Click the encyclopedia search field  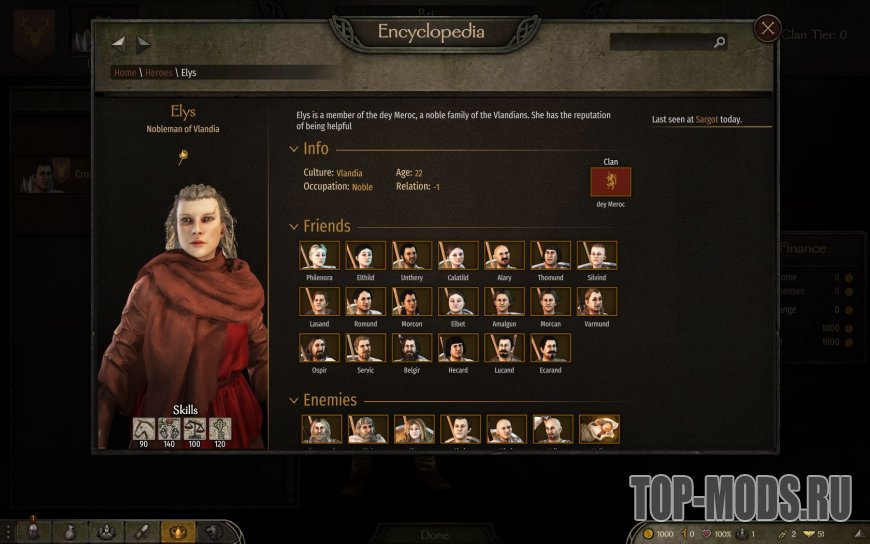[x=662, y=42]
